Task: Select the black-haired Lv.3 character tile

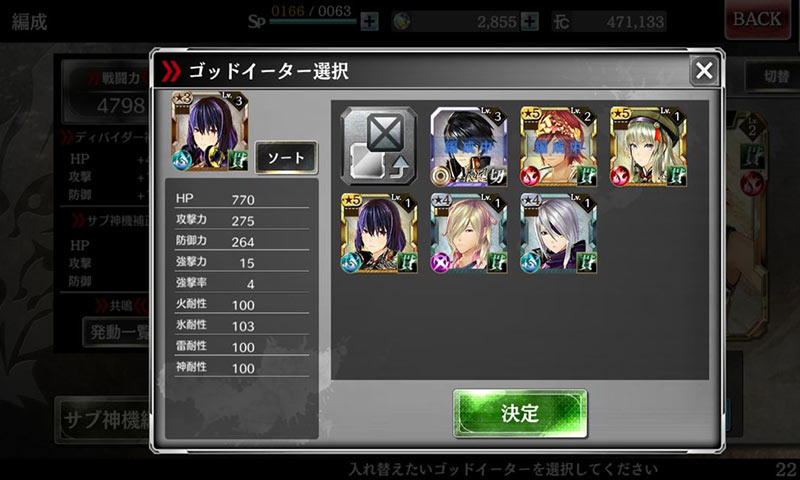Action: click(469, 146)
